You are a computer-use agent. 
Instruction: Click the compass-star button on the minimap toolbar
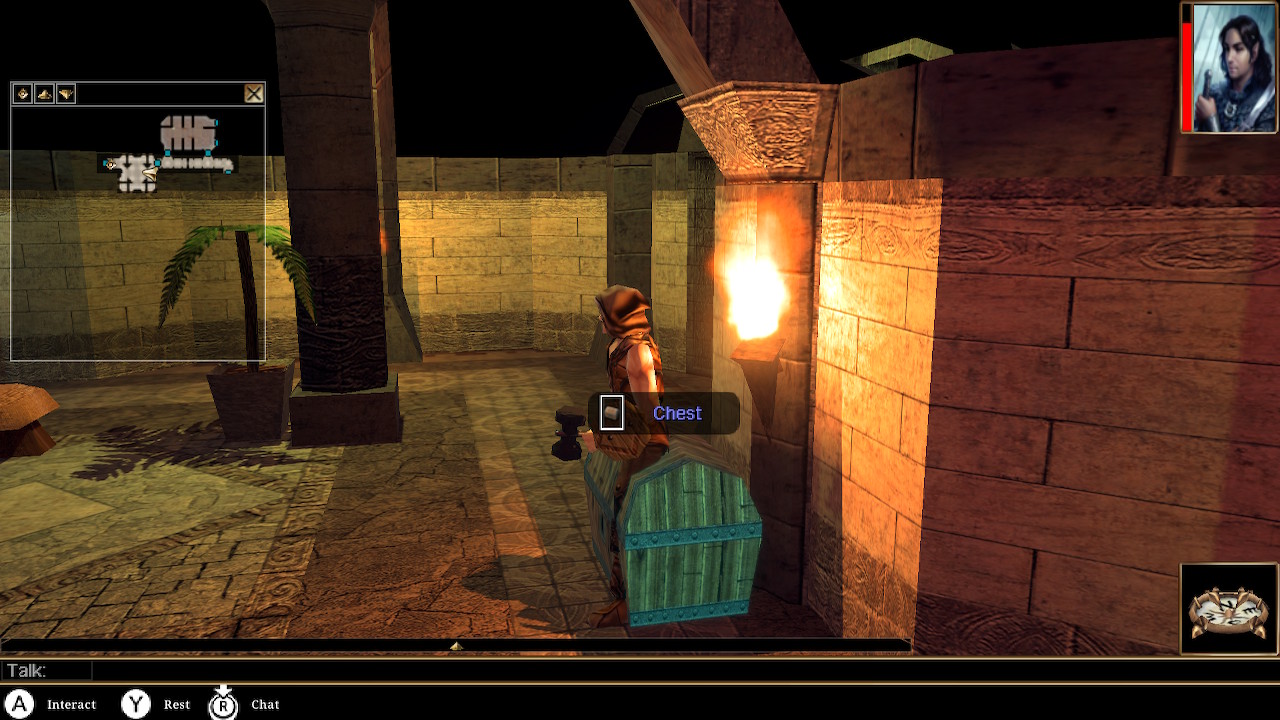tap(22, 94)
